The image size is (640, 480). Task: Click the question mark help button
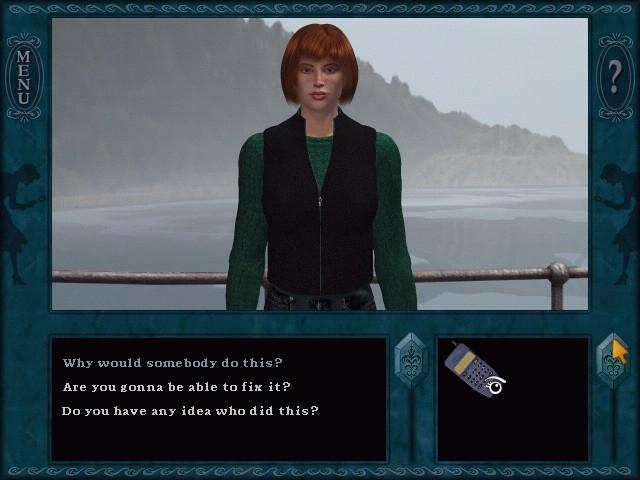(x=616, y=77)
